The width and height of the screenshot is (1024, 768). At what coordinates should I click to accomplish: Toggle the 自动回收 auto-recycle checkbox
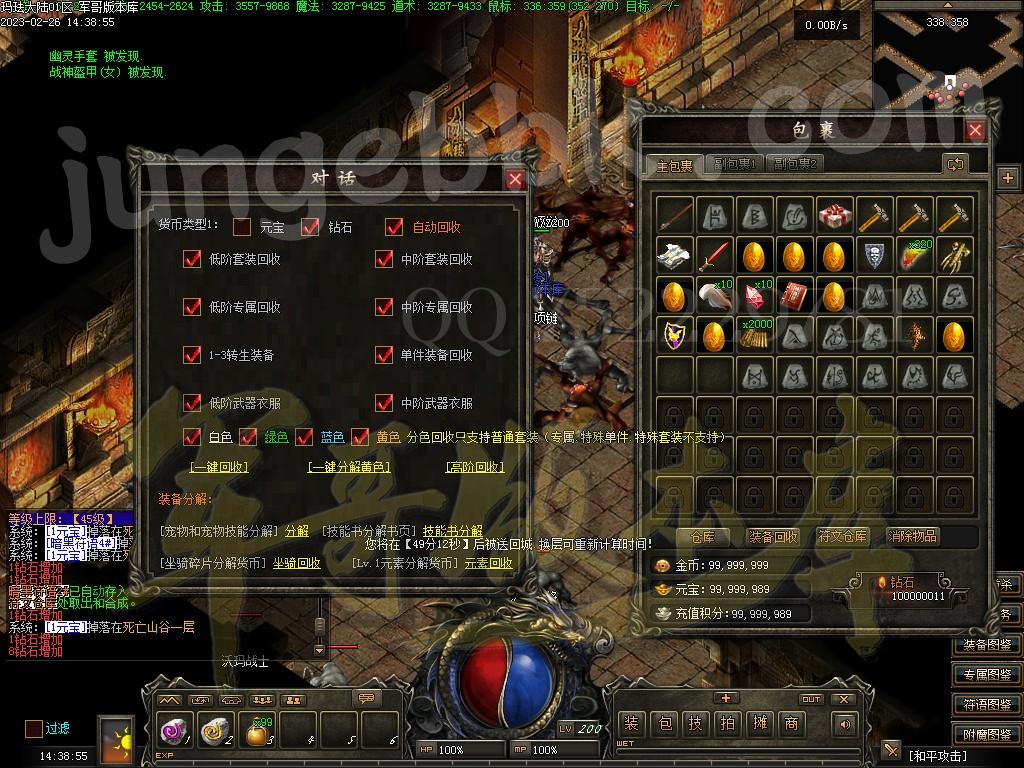(x=394, y=227)
